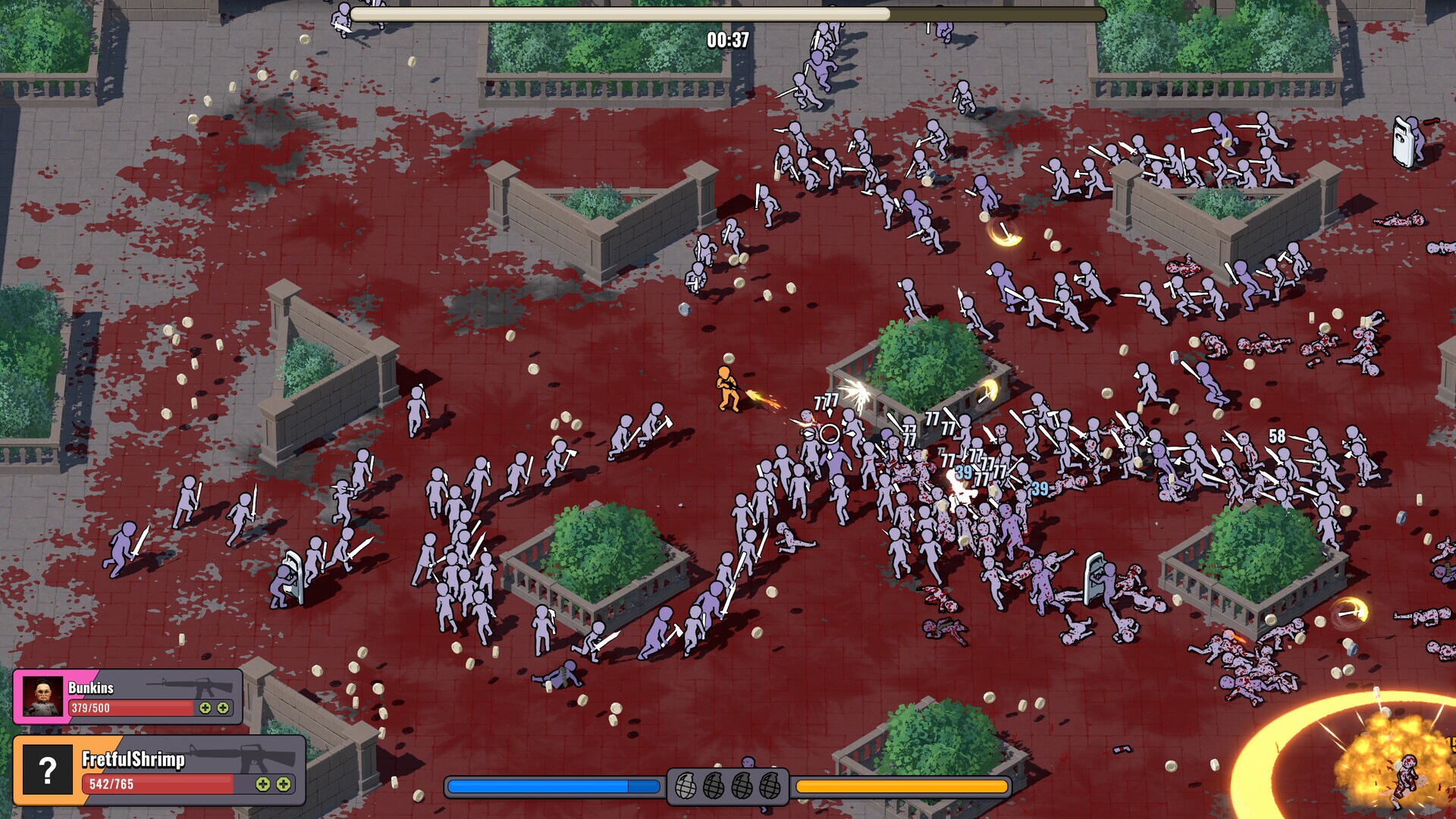Image resolution: width=1456 pixels, height=819 pixels.
Task: Click the orange charge bar near bottom right
Action: (902, 787)
